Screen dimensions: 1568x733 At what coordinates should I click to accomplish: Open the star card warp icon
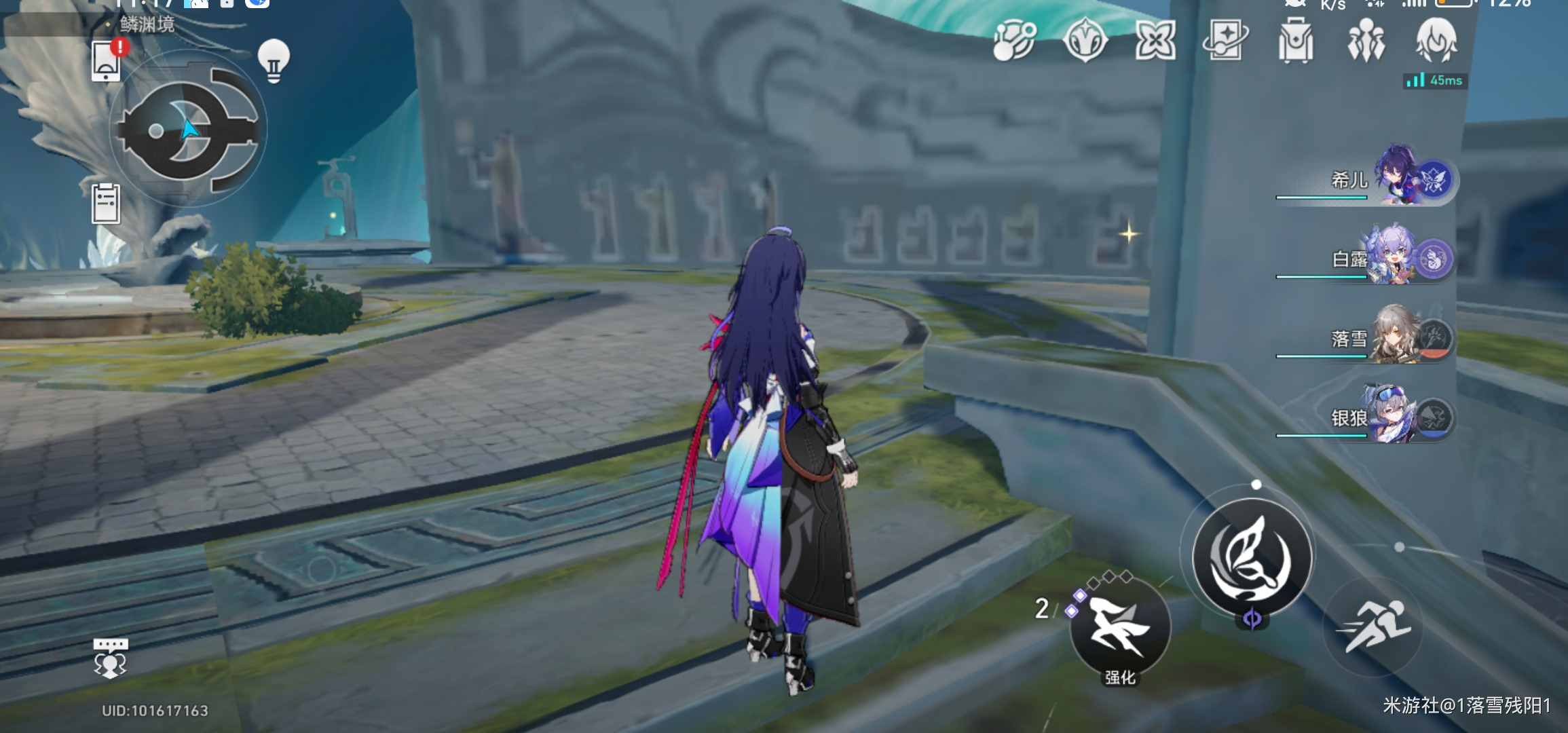pyautogui.click(x=1225, y=41)
